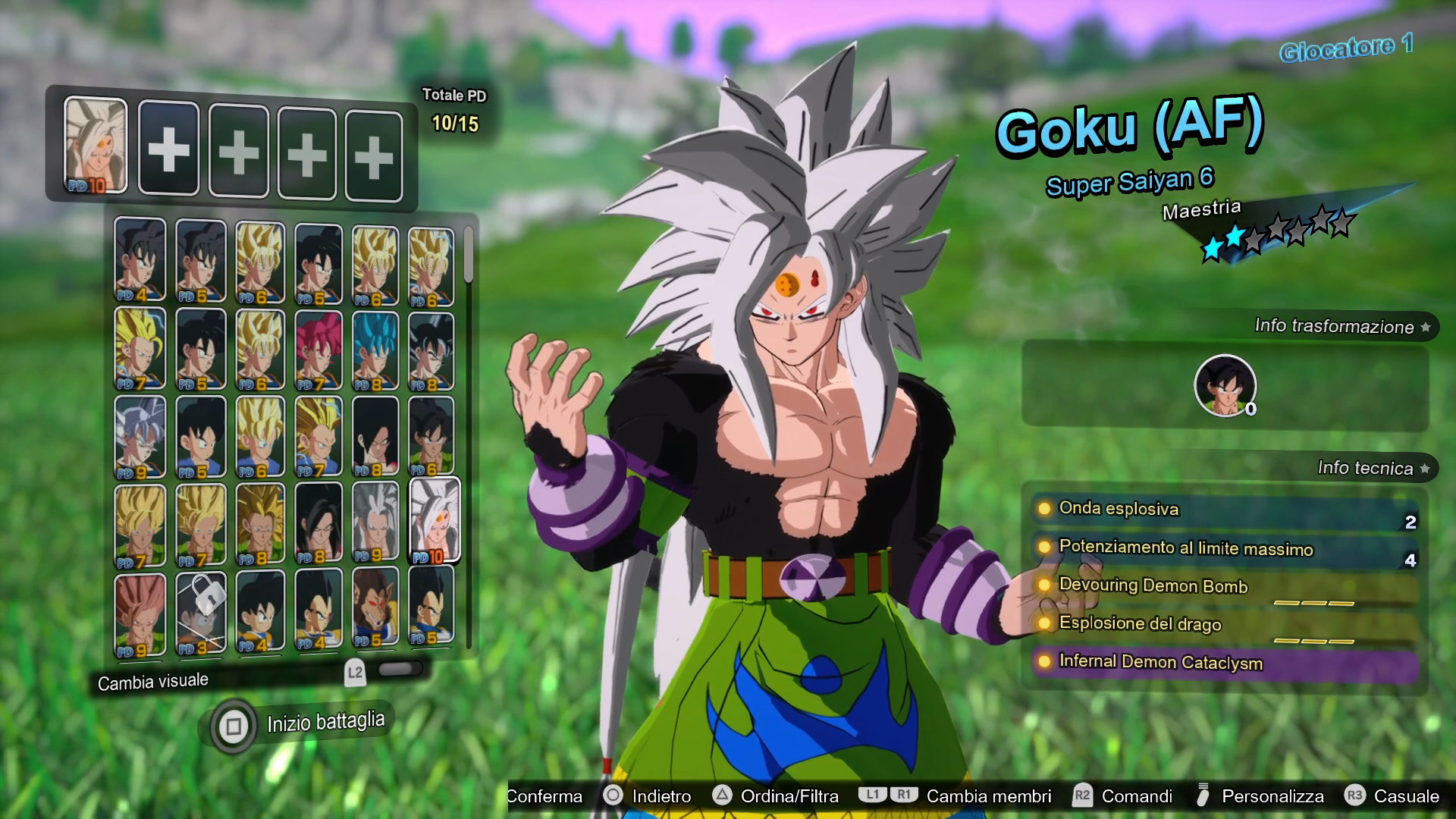Screen dimensions: 1456x819
Task: Choose Casuale from the bottom menu bar
Action: click(1406, 796)
